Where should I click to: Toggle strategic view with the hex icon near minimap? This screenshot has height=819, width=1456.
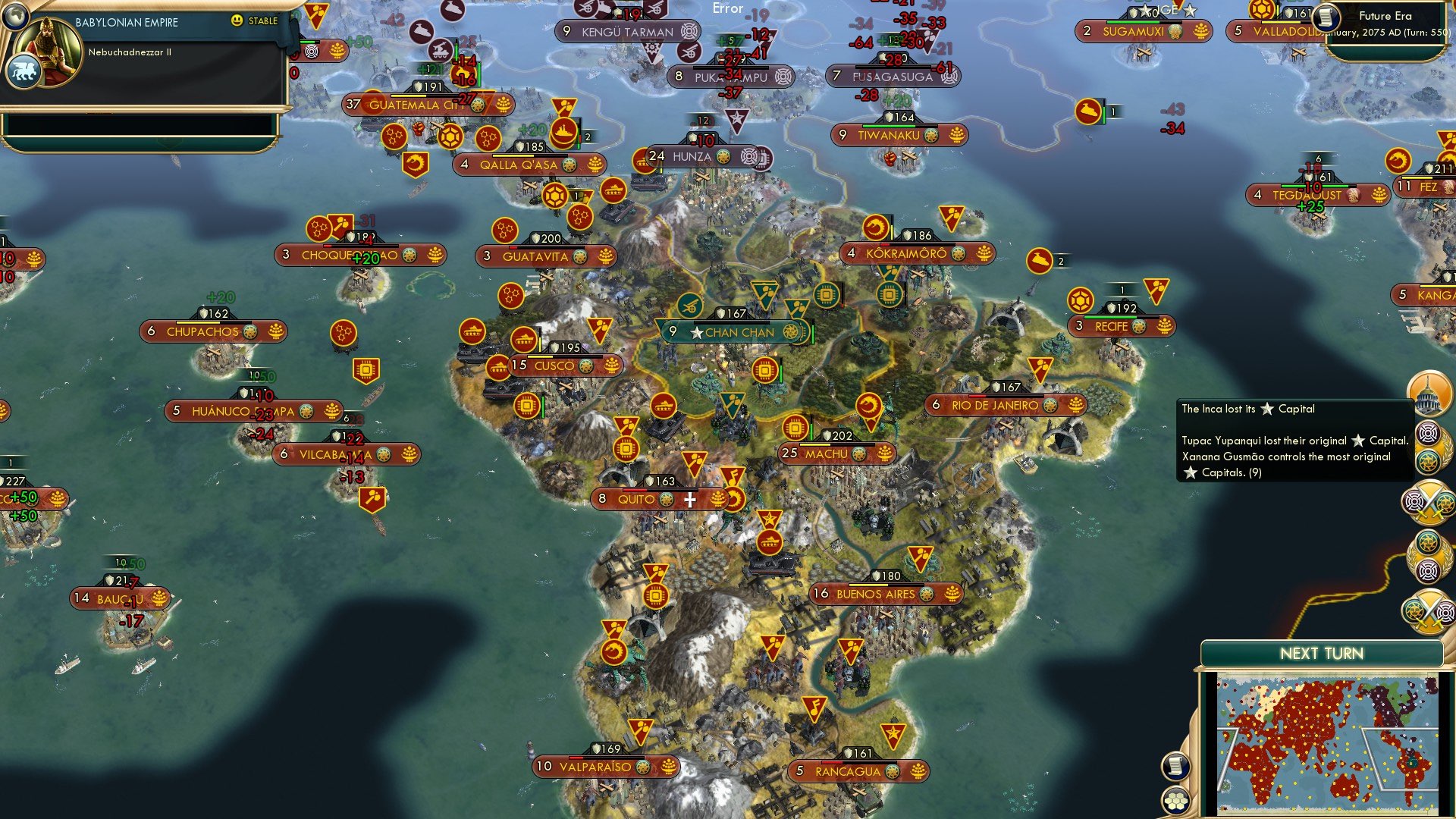(x=1175, y=799)
